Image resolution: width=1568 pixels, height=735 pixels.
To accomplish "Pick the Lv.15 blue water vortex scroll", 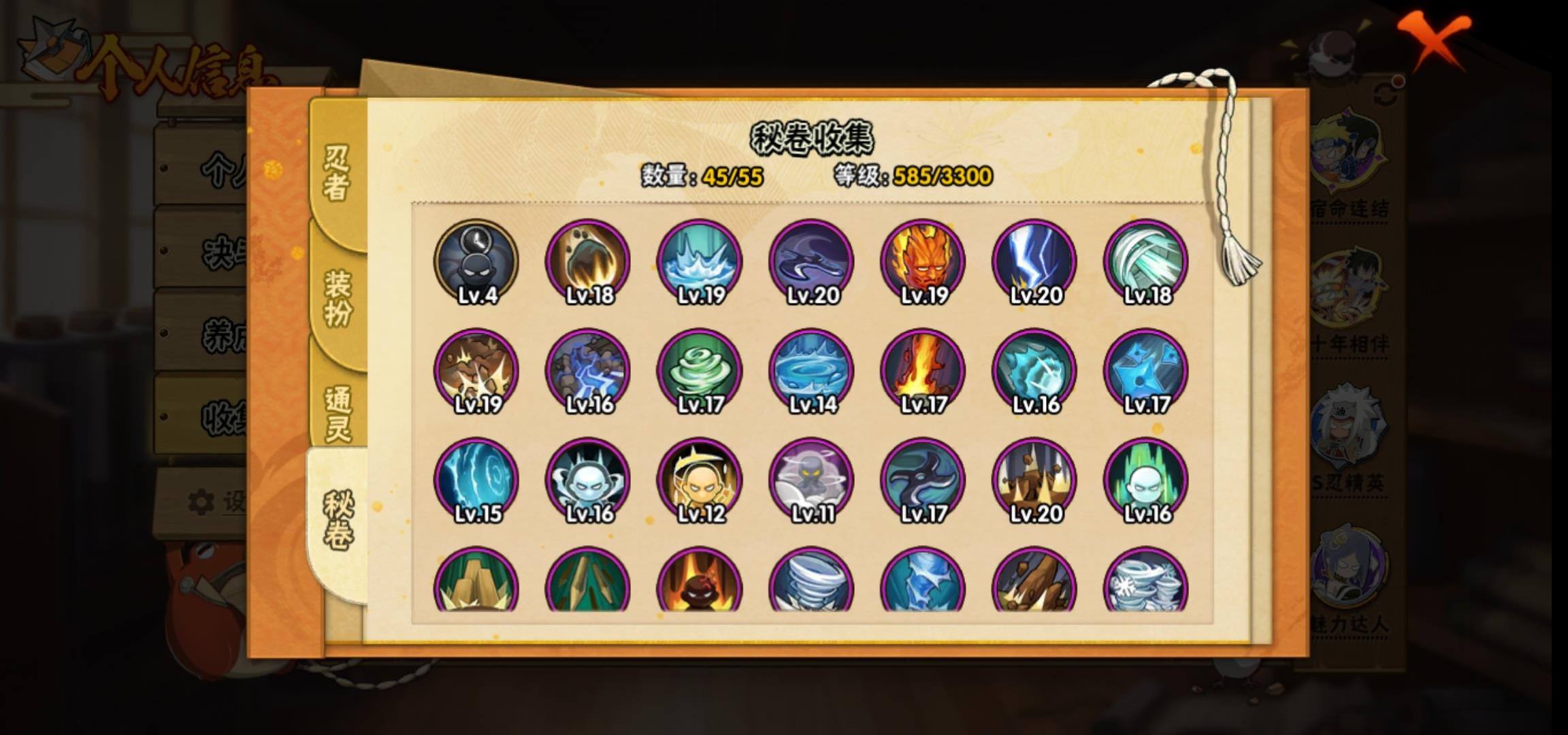I will pos(476,480).
